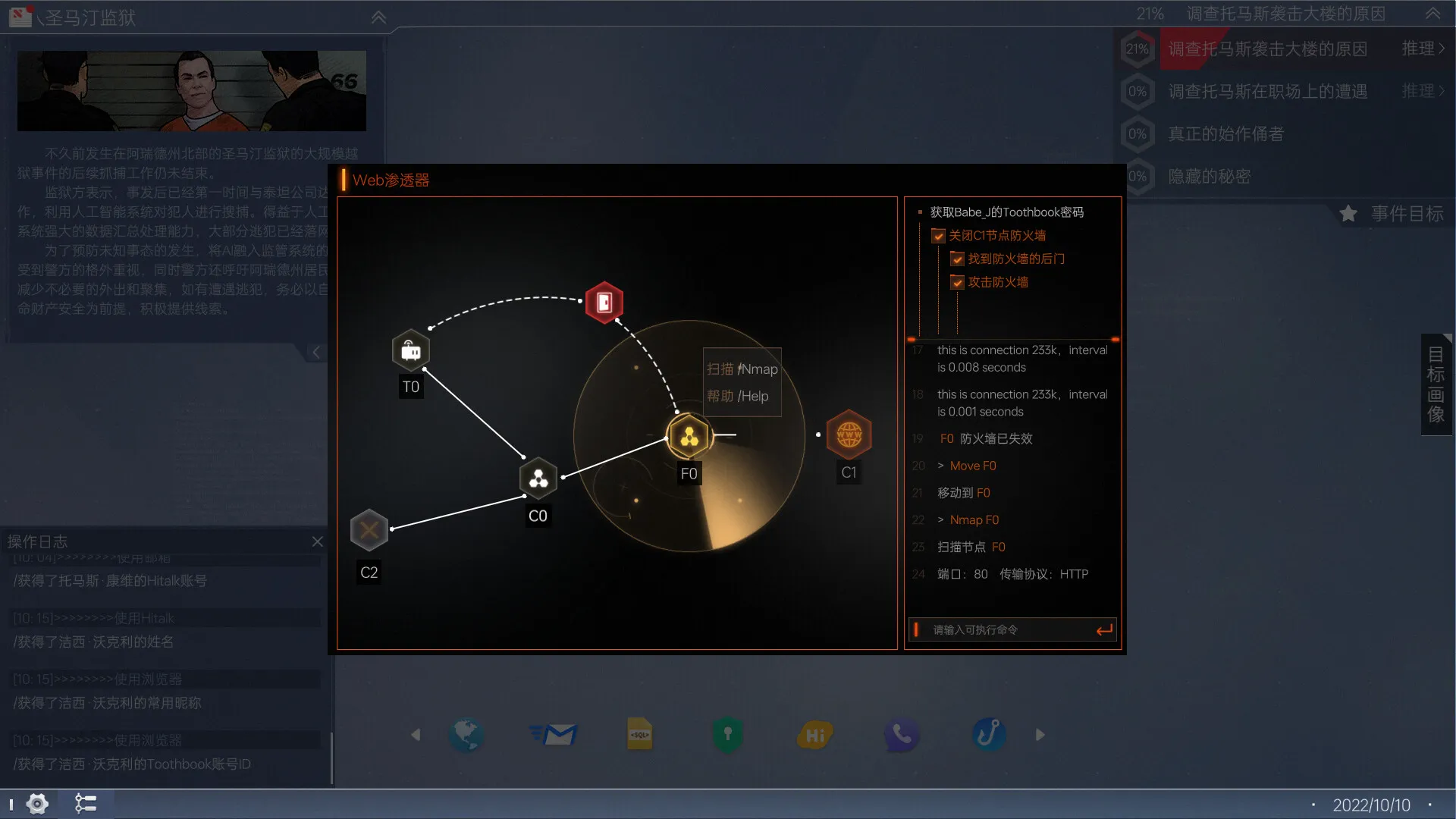The image size is (1456, 819).
Task: Launch the purple phone call app
Action: [902, 734]
